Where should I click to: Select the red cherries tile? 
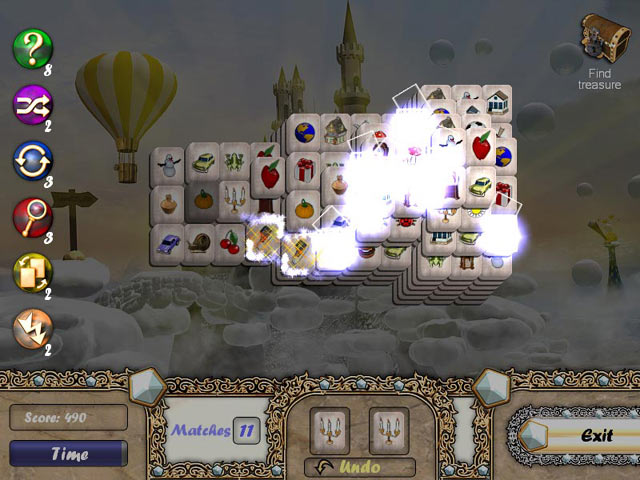click(233, 242)
